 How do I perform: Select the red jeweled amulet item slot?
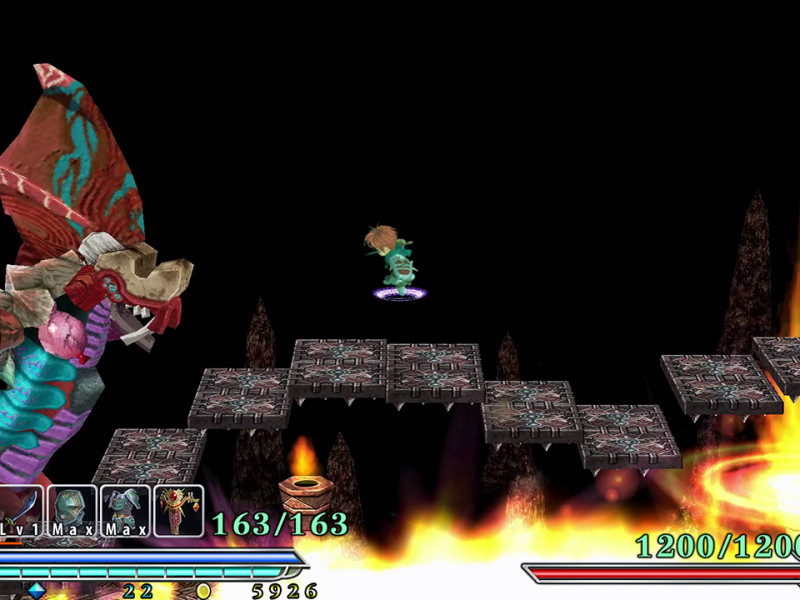click(x=179, y=510)
